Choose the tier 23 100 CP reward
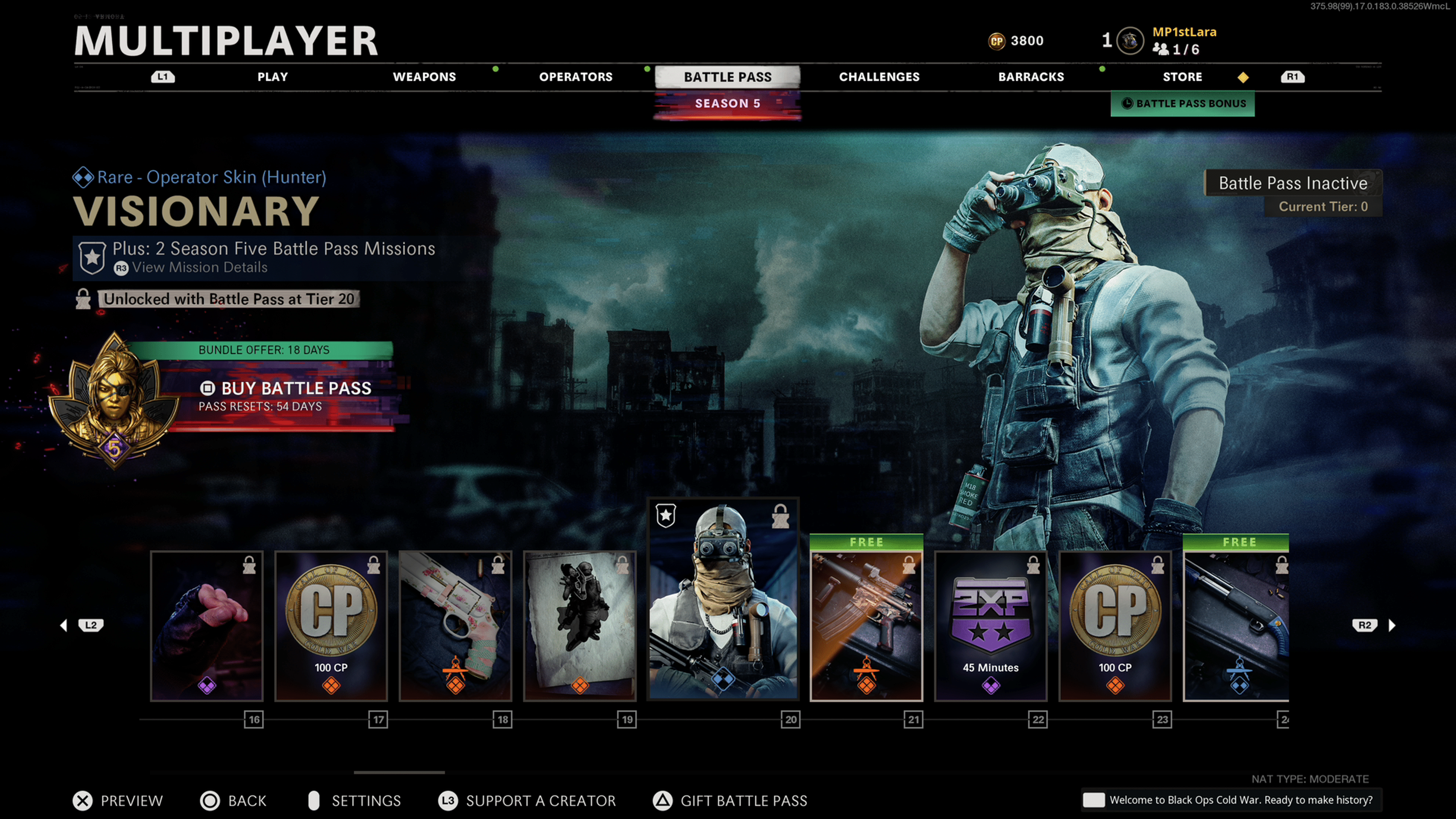Viewport: 1456px width, 819px height. click(1115, 626)
